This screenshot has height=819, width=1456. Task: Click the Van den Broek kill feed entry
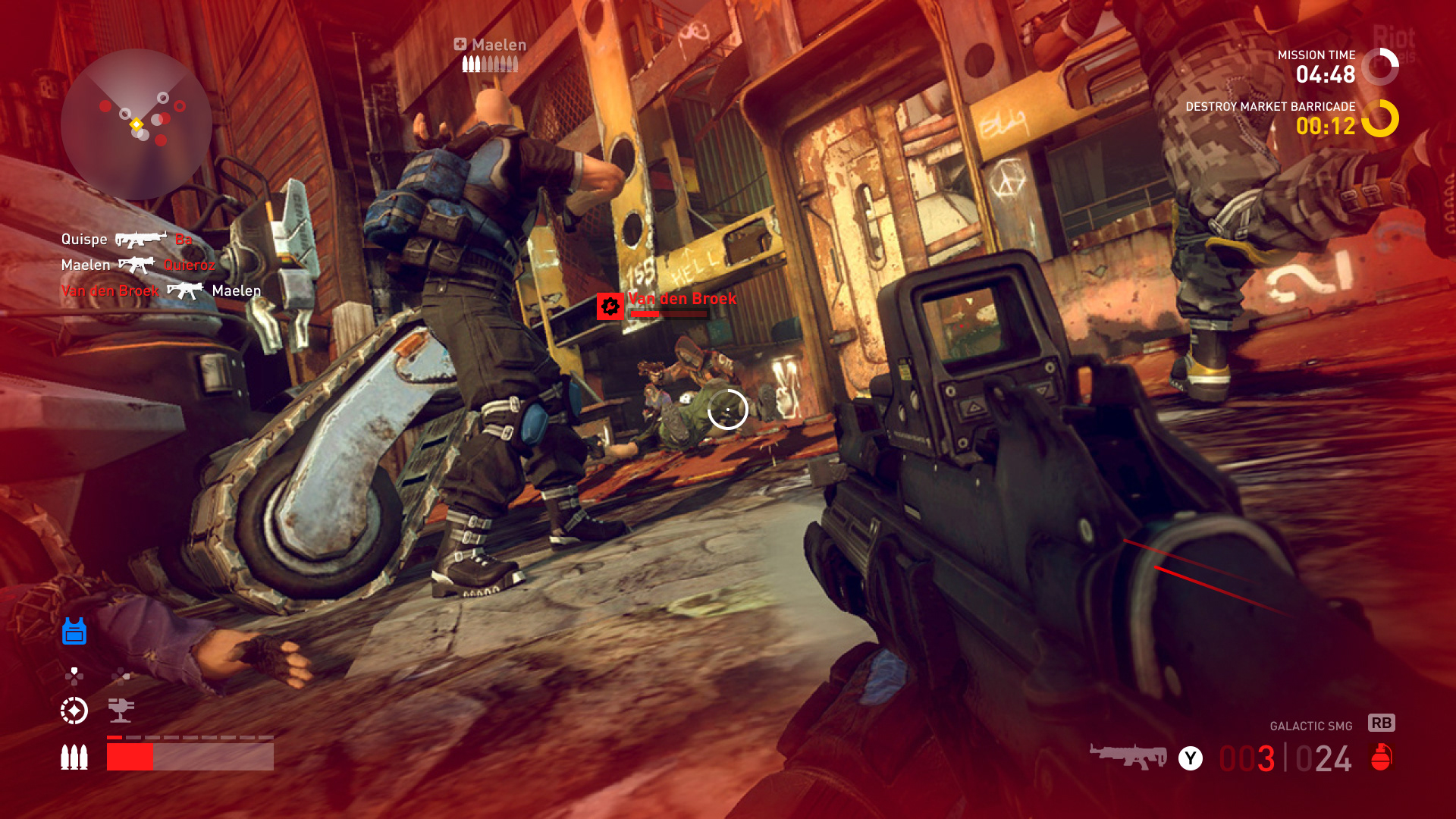coord(161,290)
